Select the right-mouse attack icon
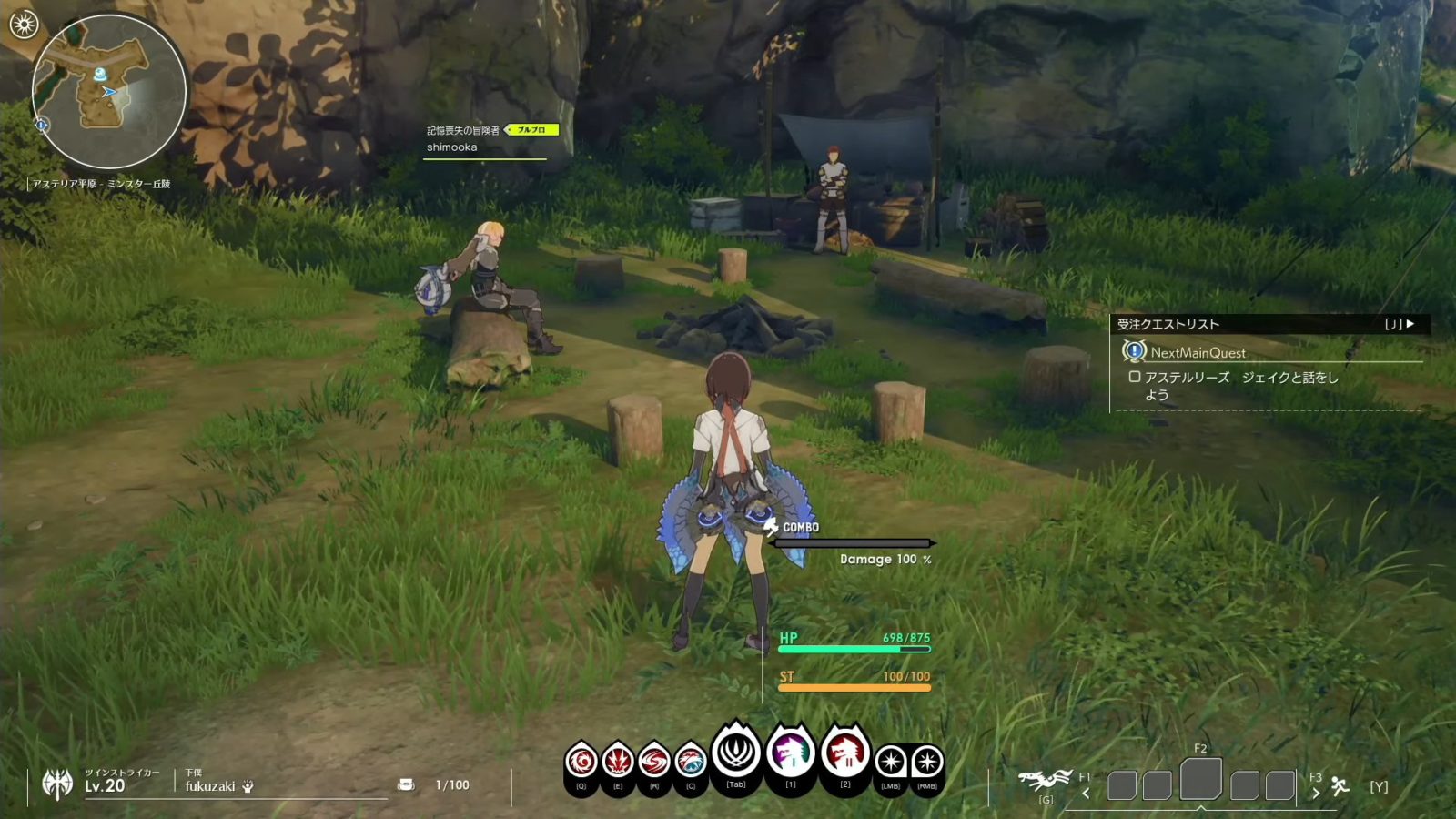This screenshot has height=819, width=1456. pos(927,761)
